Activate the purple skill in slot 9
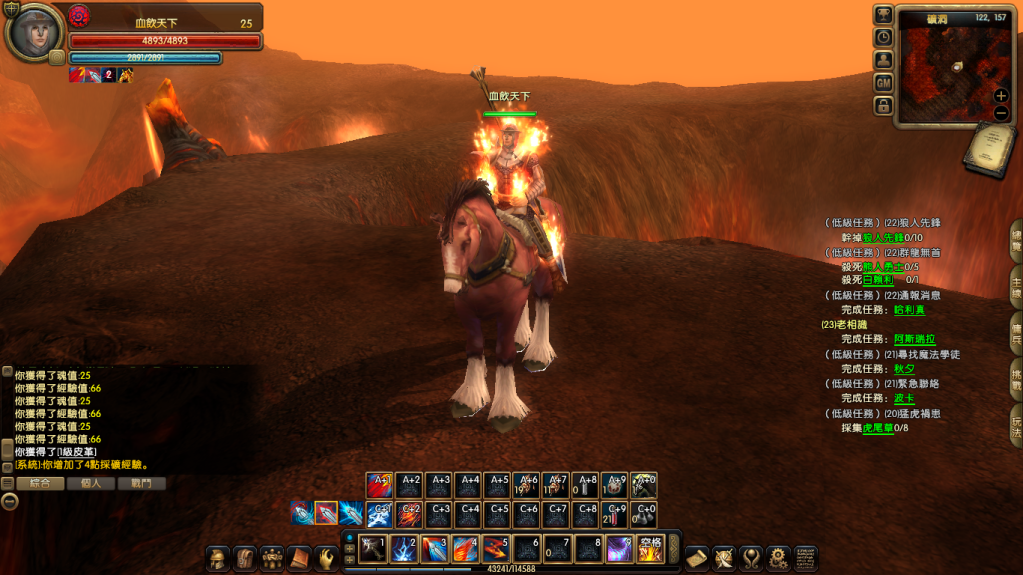The width and height of the screenshot is (1023, 575). [619, 549]
